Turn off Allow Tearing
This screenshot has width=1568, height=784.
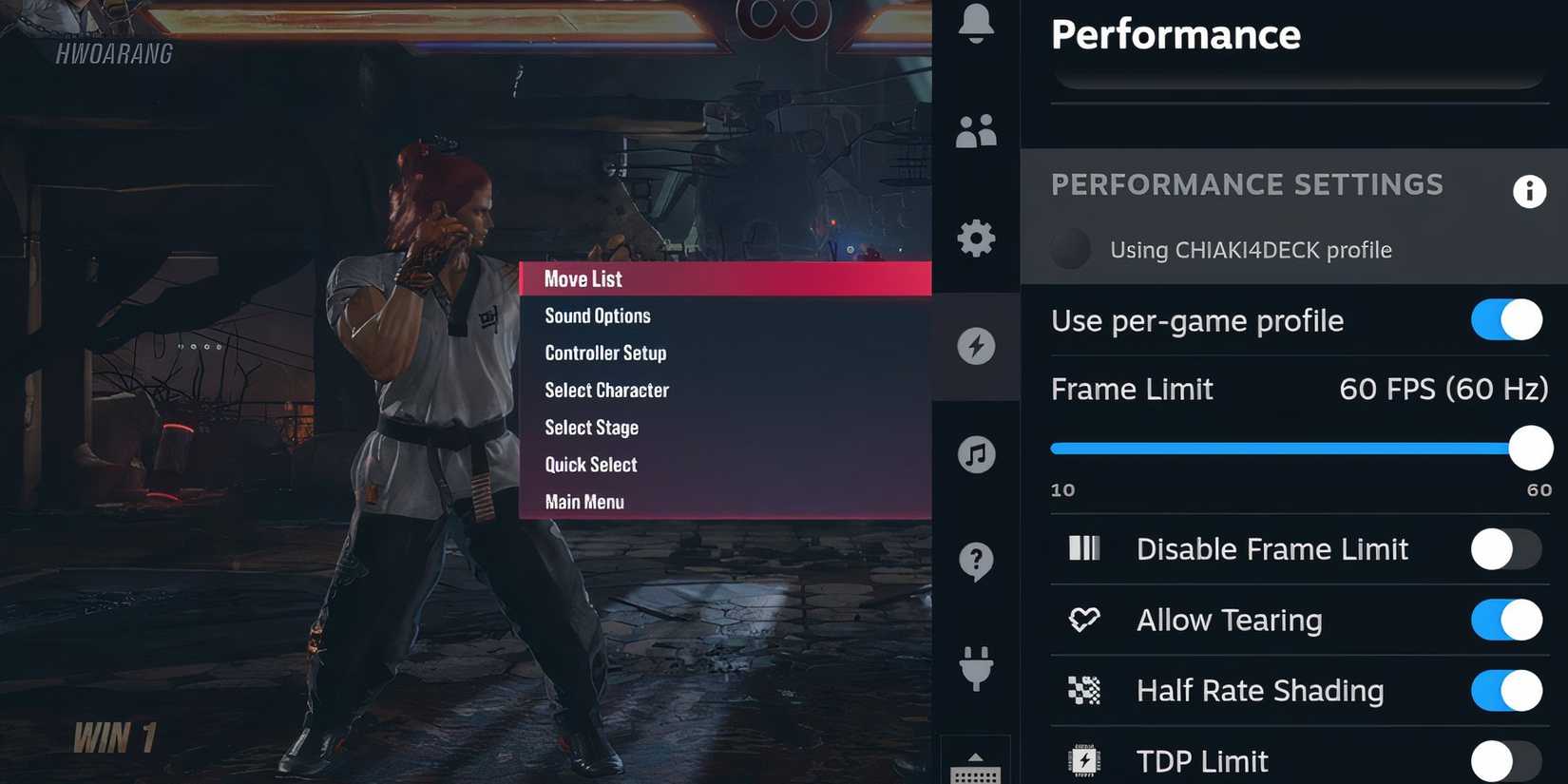(1506, 620)
